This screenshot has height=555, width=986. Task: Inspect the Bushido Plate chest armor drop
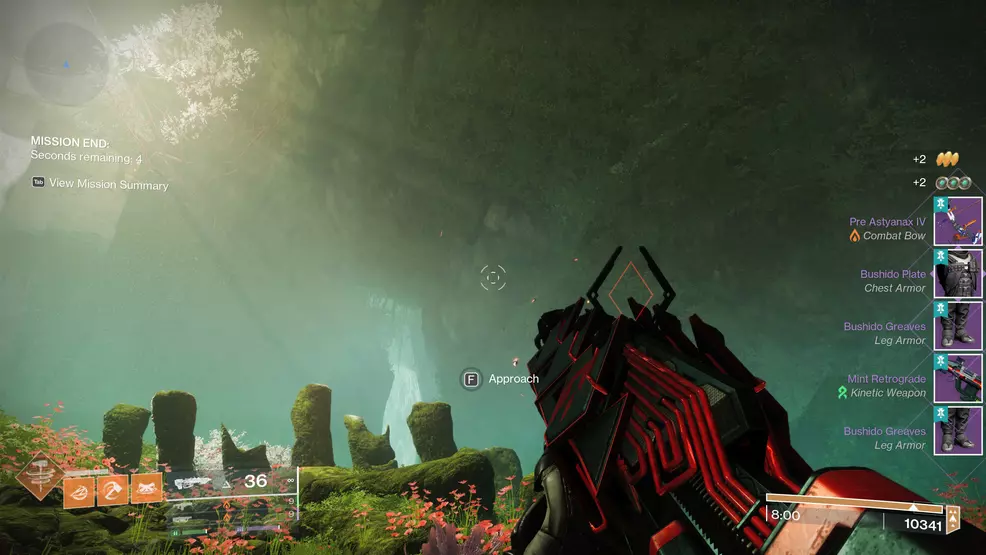957,274
